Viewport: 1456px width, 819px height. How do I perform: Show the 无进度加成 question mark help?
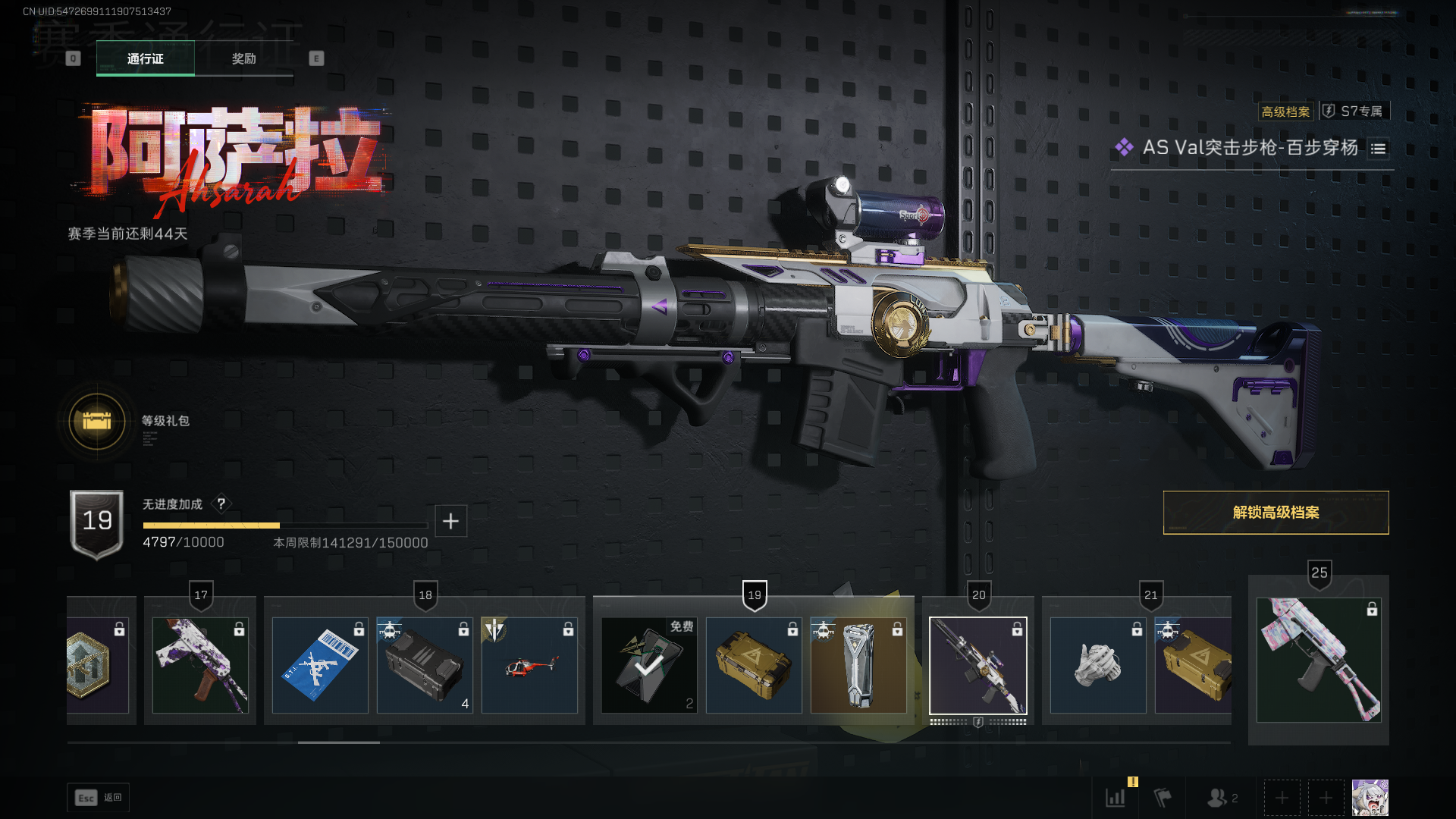(221, 504)
